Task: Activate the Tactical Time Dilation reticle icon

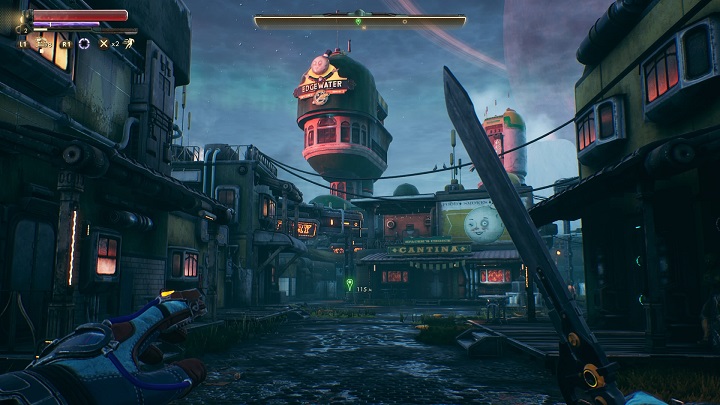Action: pyautogui.click(x=84, y=43)
